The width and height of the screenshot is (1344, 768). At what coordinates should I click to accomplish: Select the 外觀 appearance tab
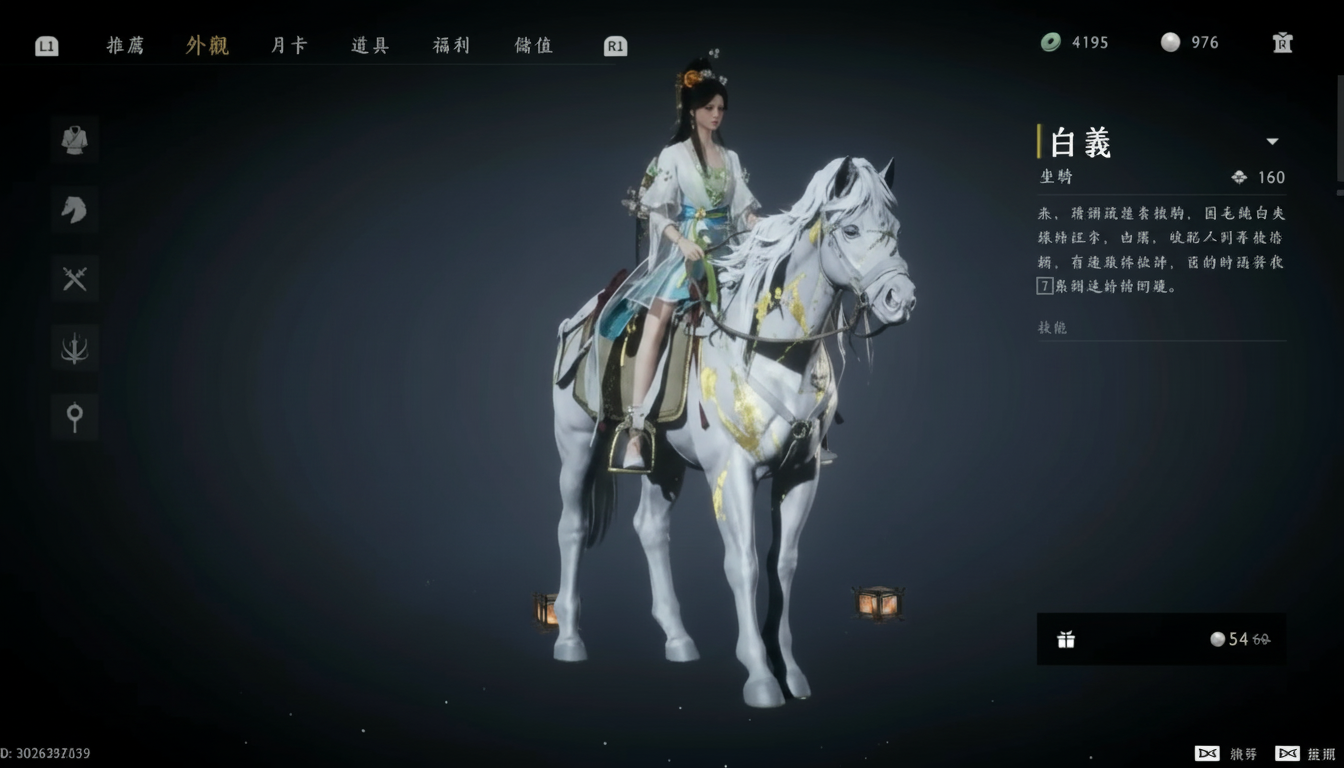tap(207, 45)
